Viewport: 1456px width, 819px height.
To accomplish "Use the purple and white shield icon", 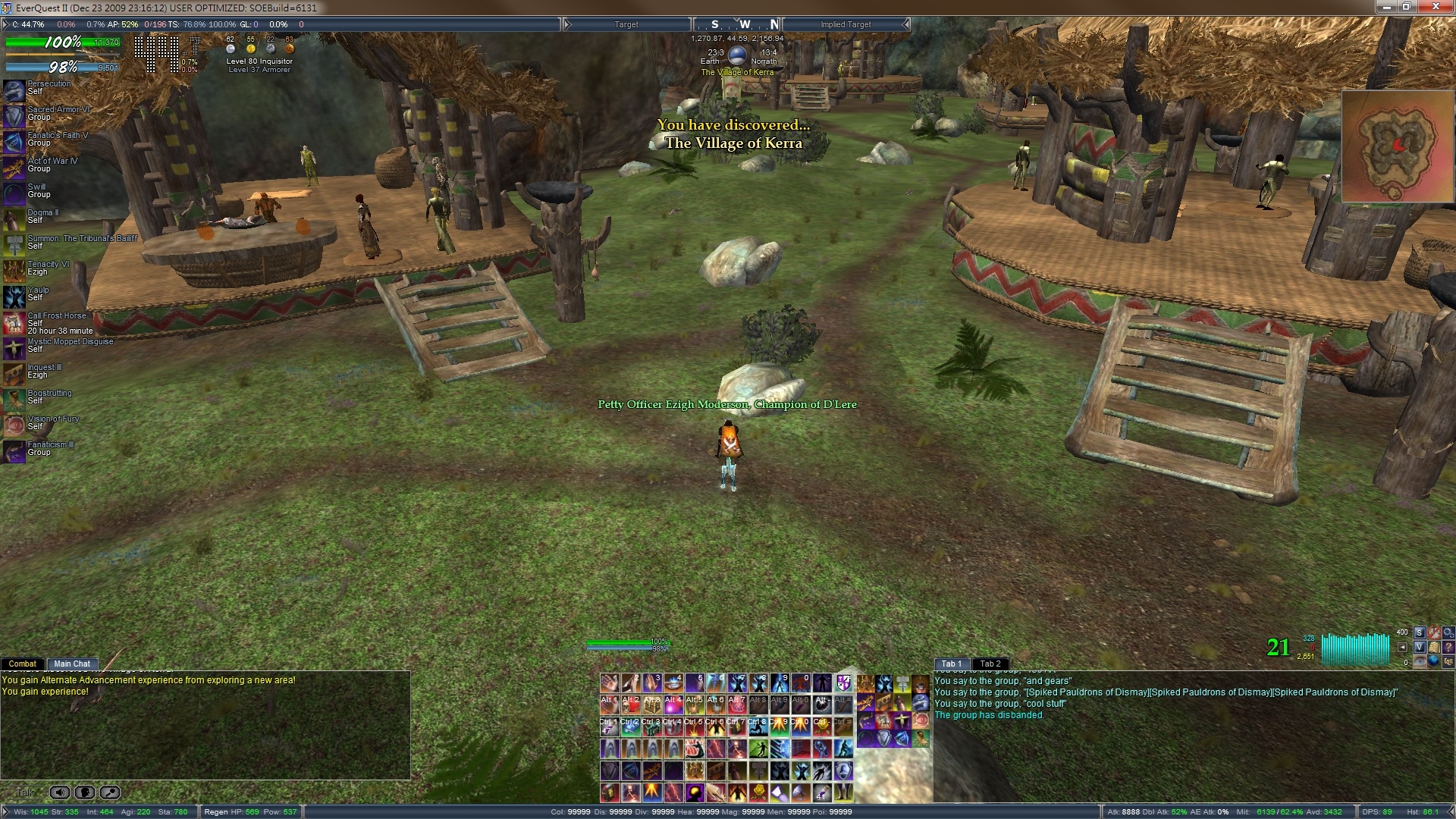I will [843, 683].
